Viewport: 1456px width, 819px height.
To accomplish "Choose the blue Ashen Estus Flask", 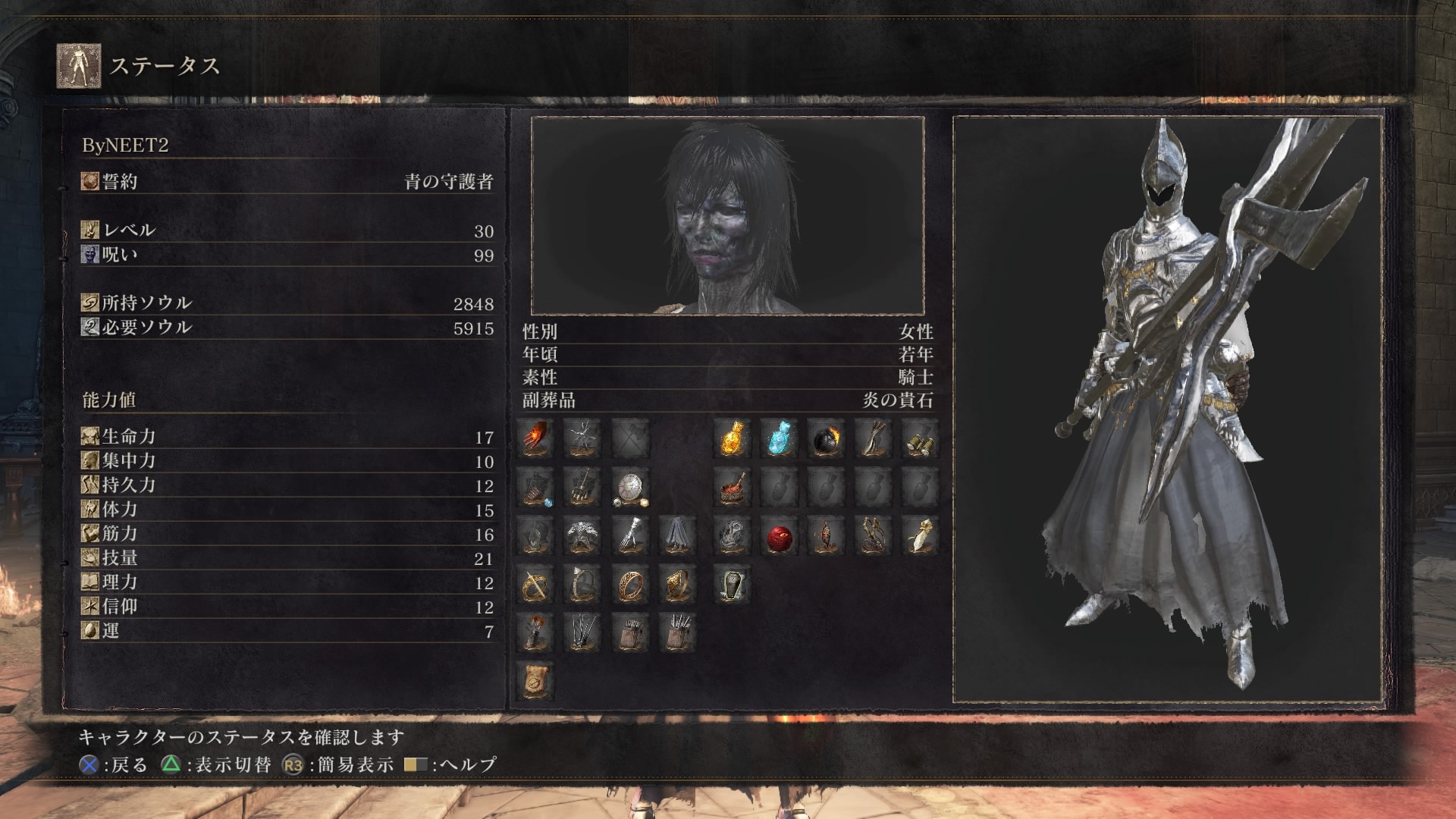I will 779,438.
